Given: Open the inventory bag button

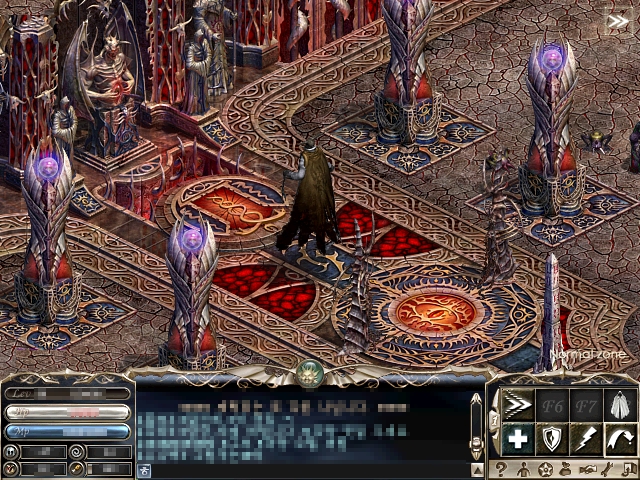Looking at the screenshot, I should pyautogui.click(x=566, y=470).
